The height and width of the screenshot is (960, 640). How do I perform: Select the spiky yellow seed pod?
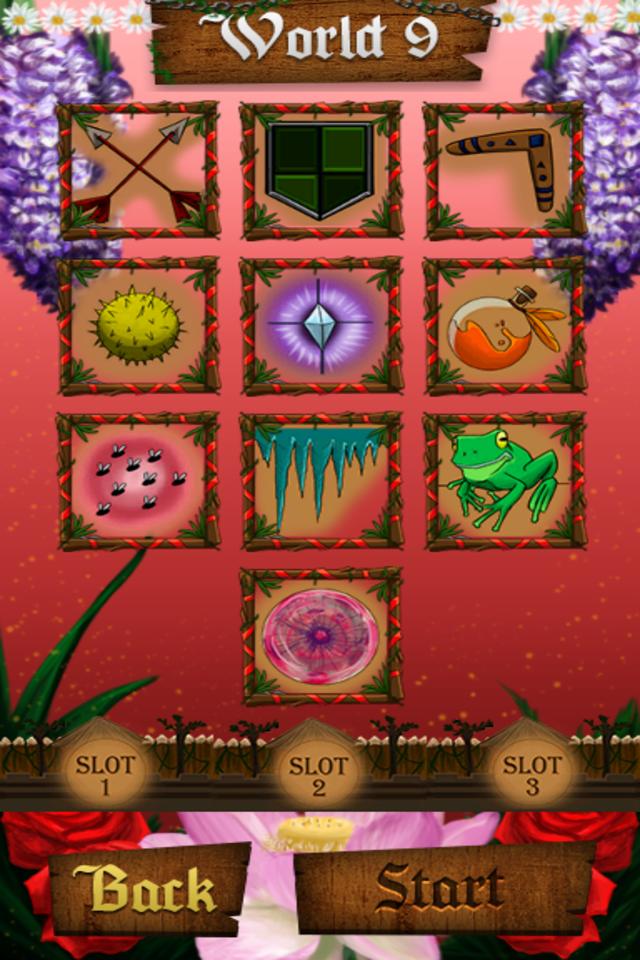(139, 326)
